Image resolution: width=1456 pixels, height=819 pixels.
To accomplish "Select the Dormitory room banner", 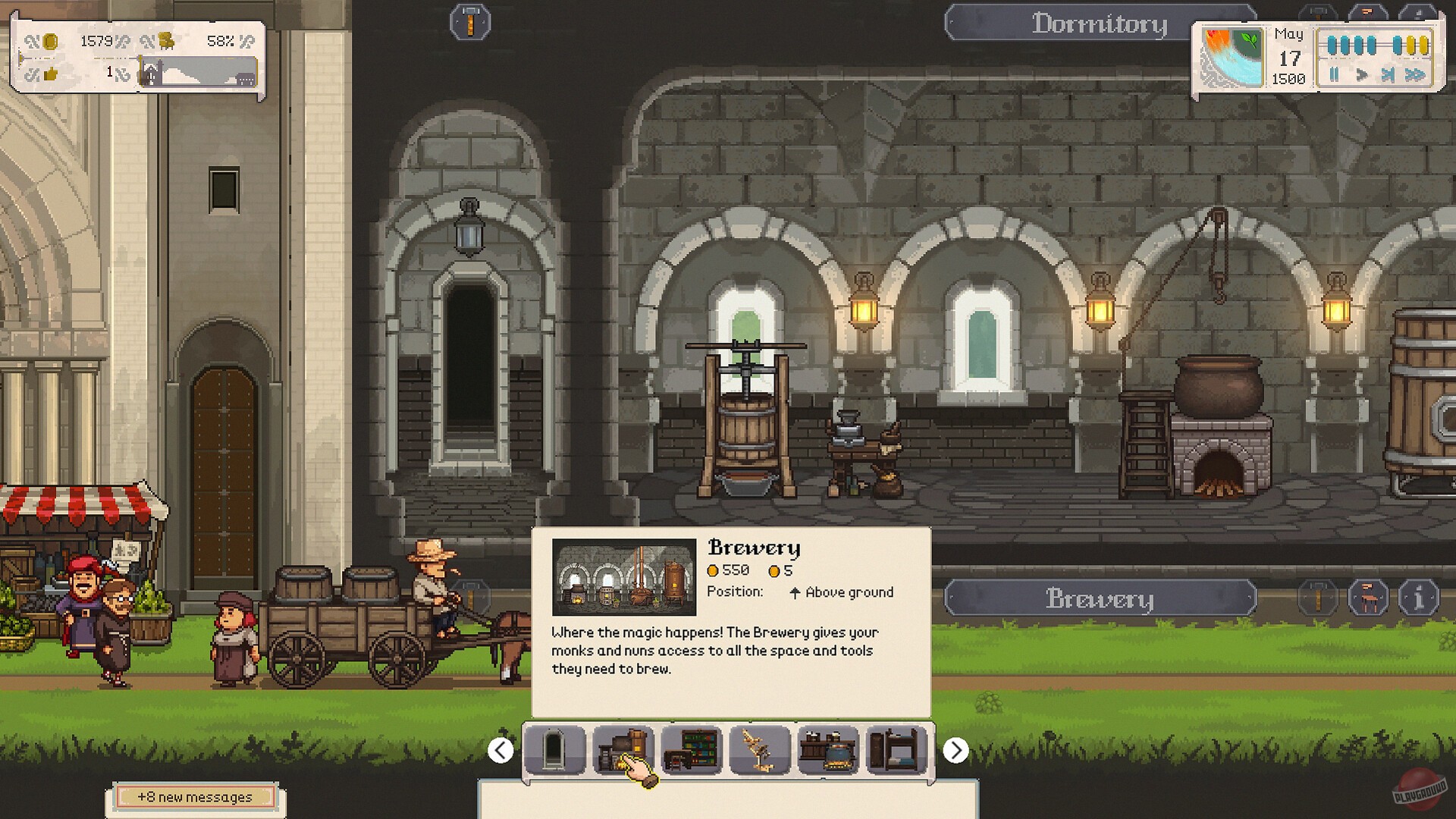I will pyautogui.click(x=1100, y=23).
